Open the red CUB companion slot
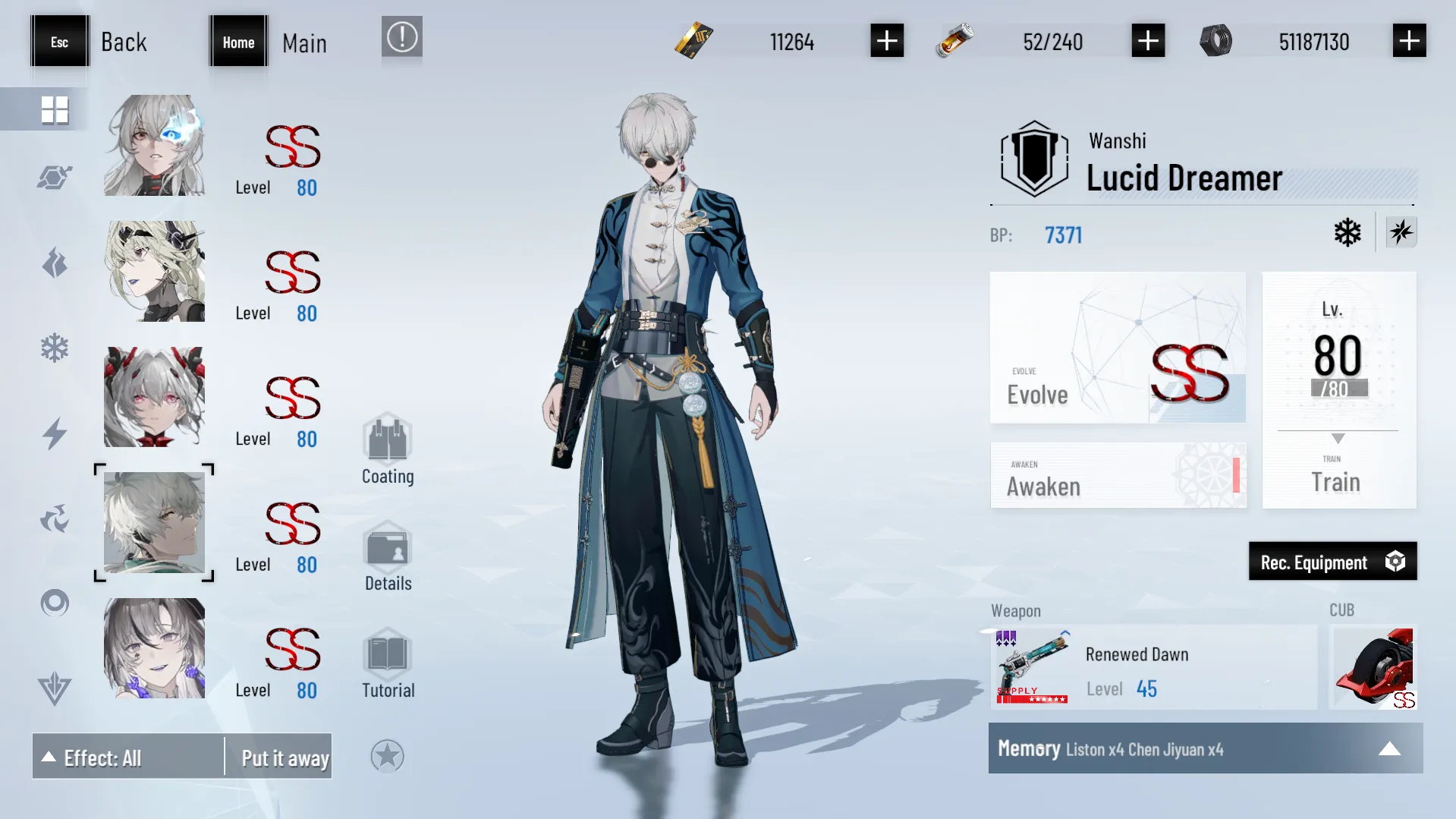 point(1373,668)
